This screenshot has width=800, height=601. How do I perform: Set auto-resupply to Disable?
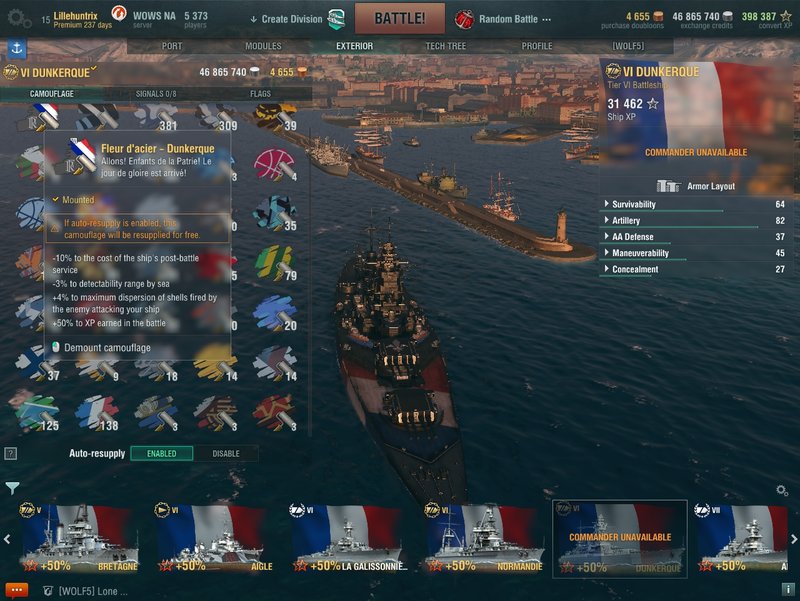[x=226, y=453]
